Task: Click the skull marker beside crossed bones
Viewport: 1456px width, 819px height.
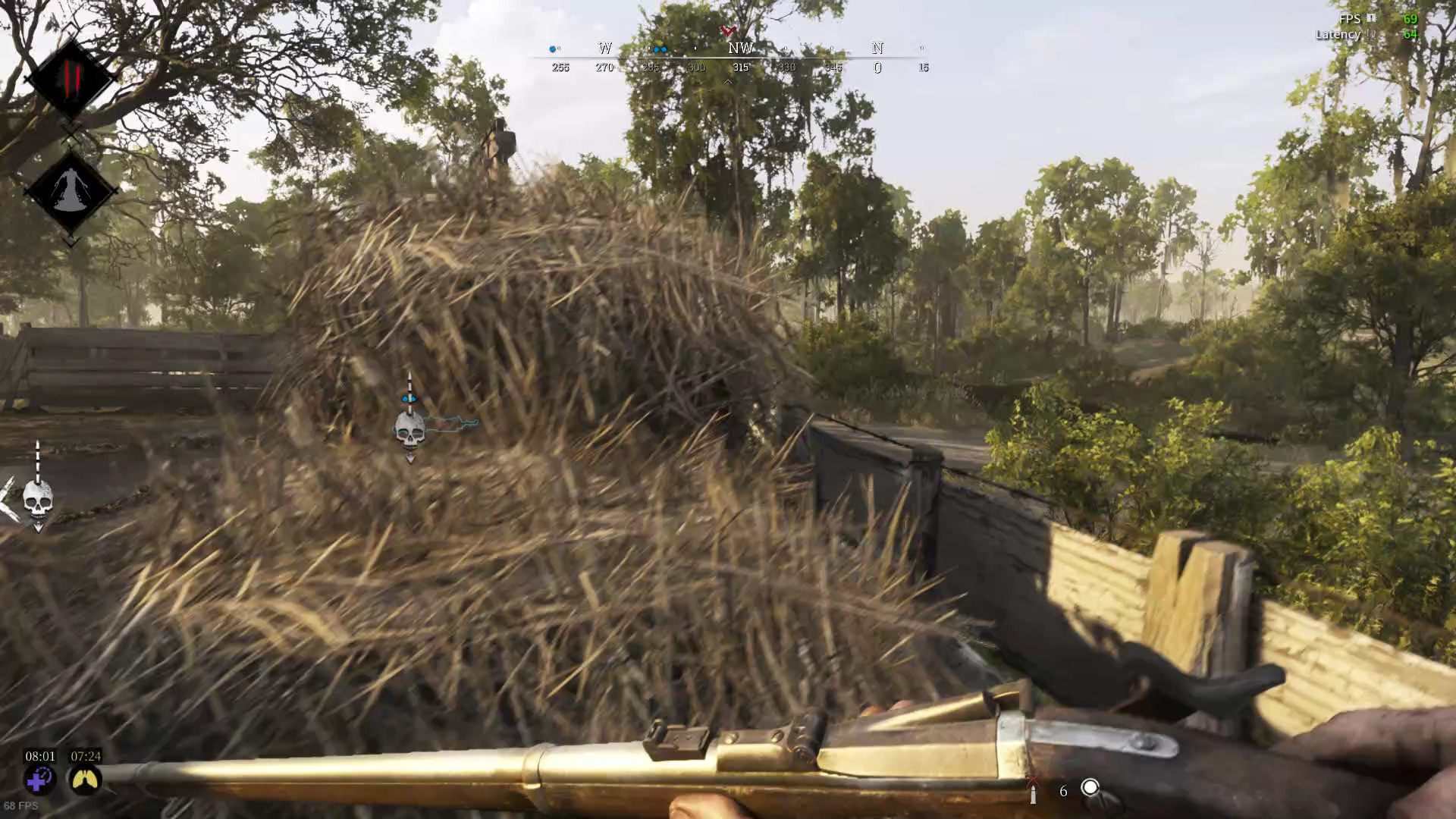Action: (x=38, y=498)
